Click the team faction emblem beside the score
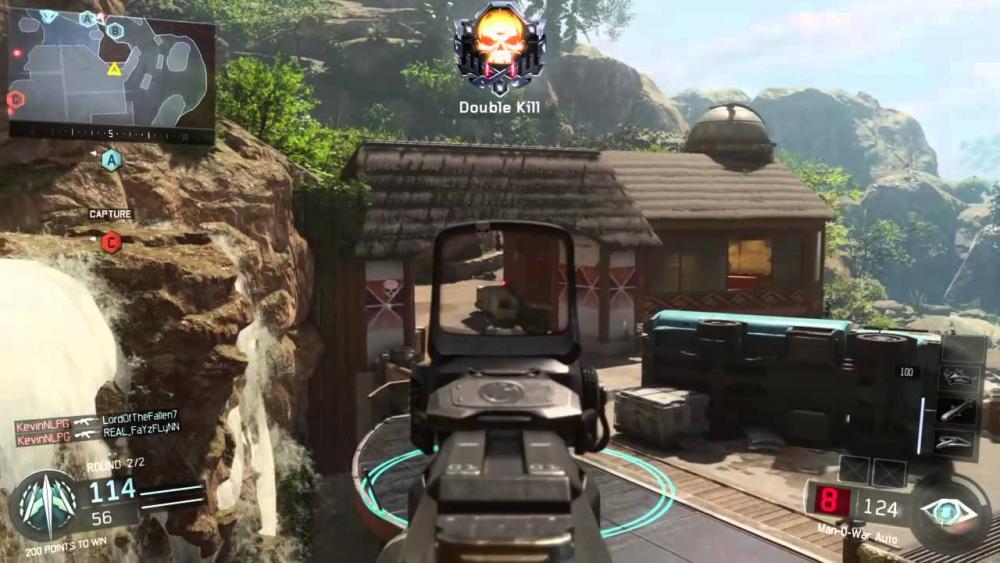Viewport: 1000px width, 563px height. tap(43, 503)
